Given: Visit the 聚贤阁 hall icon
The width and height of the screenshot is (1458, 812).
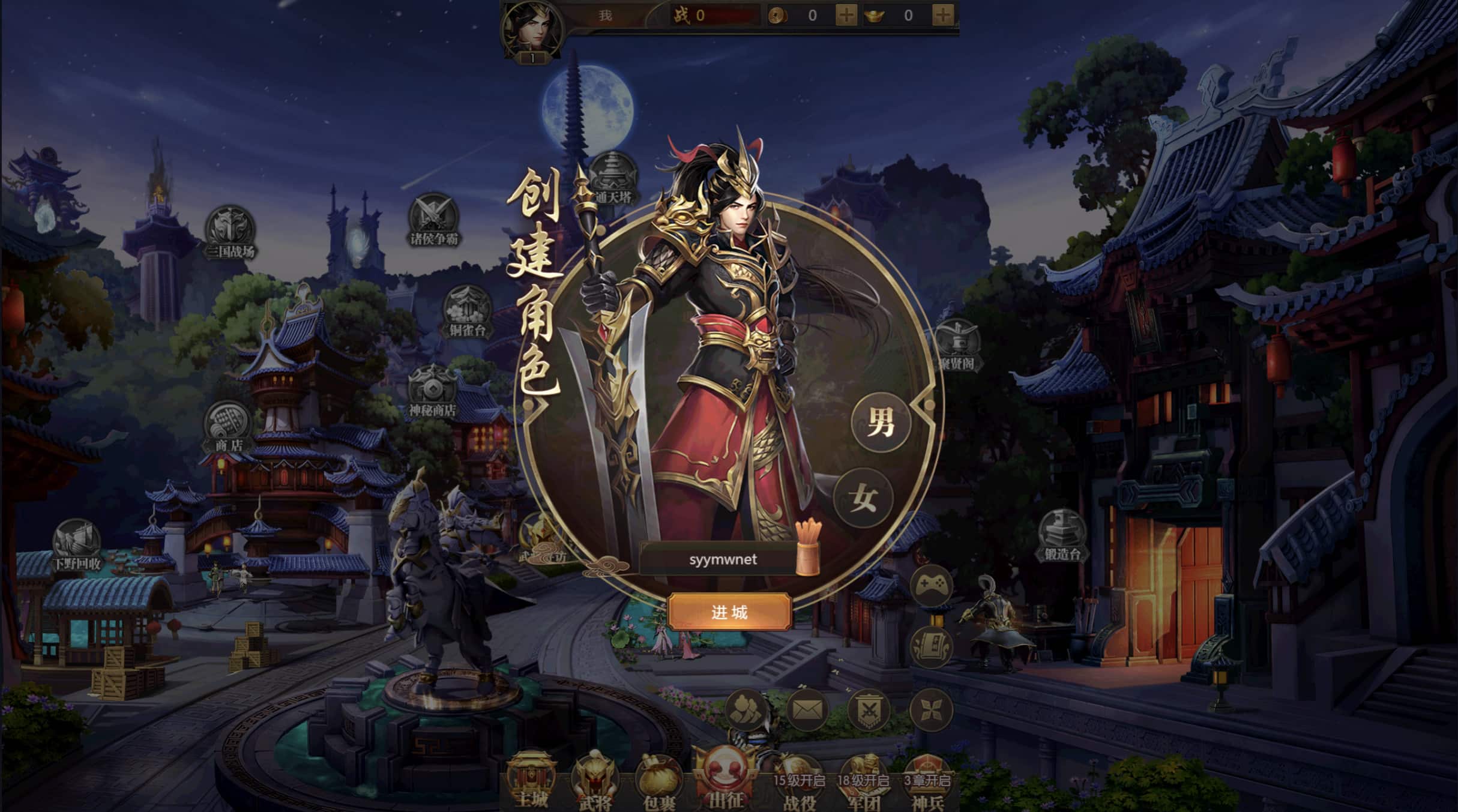Looking at the screenshot, I should pyautogui.click(x=957, y=345).
